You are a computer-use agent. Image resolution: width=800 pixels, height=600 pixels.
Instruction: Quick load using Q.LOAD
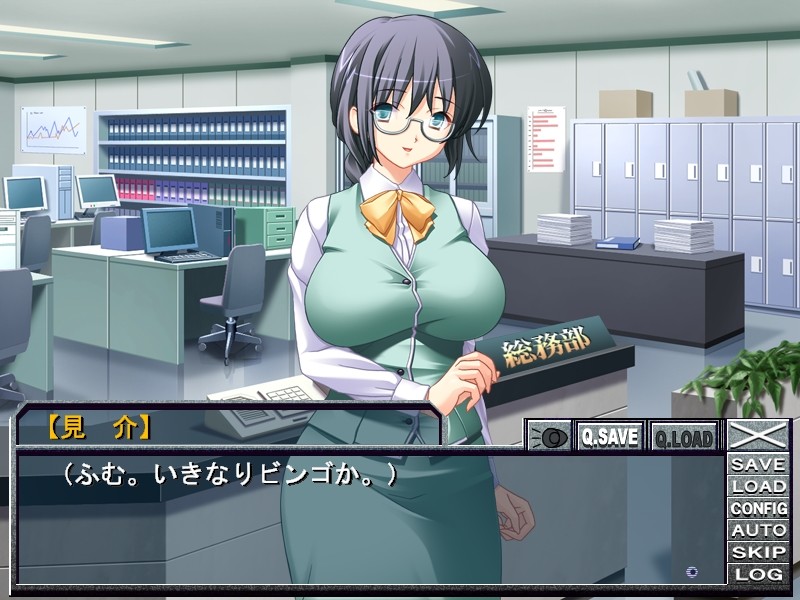[683, 436]
